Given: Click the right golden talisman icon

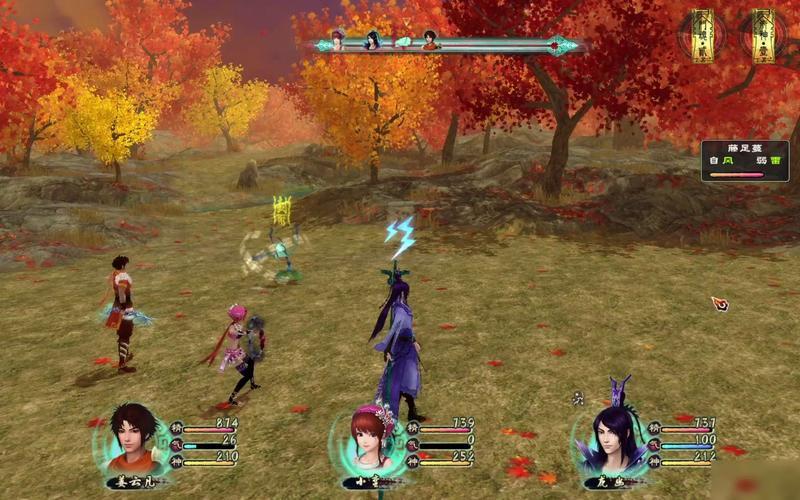Looking at the screenshot, I should click(763, 36).
